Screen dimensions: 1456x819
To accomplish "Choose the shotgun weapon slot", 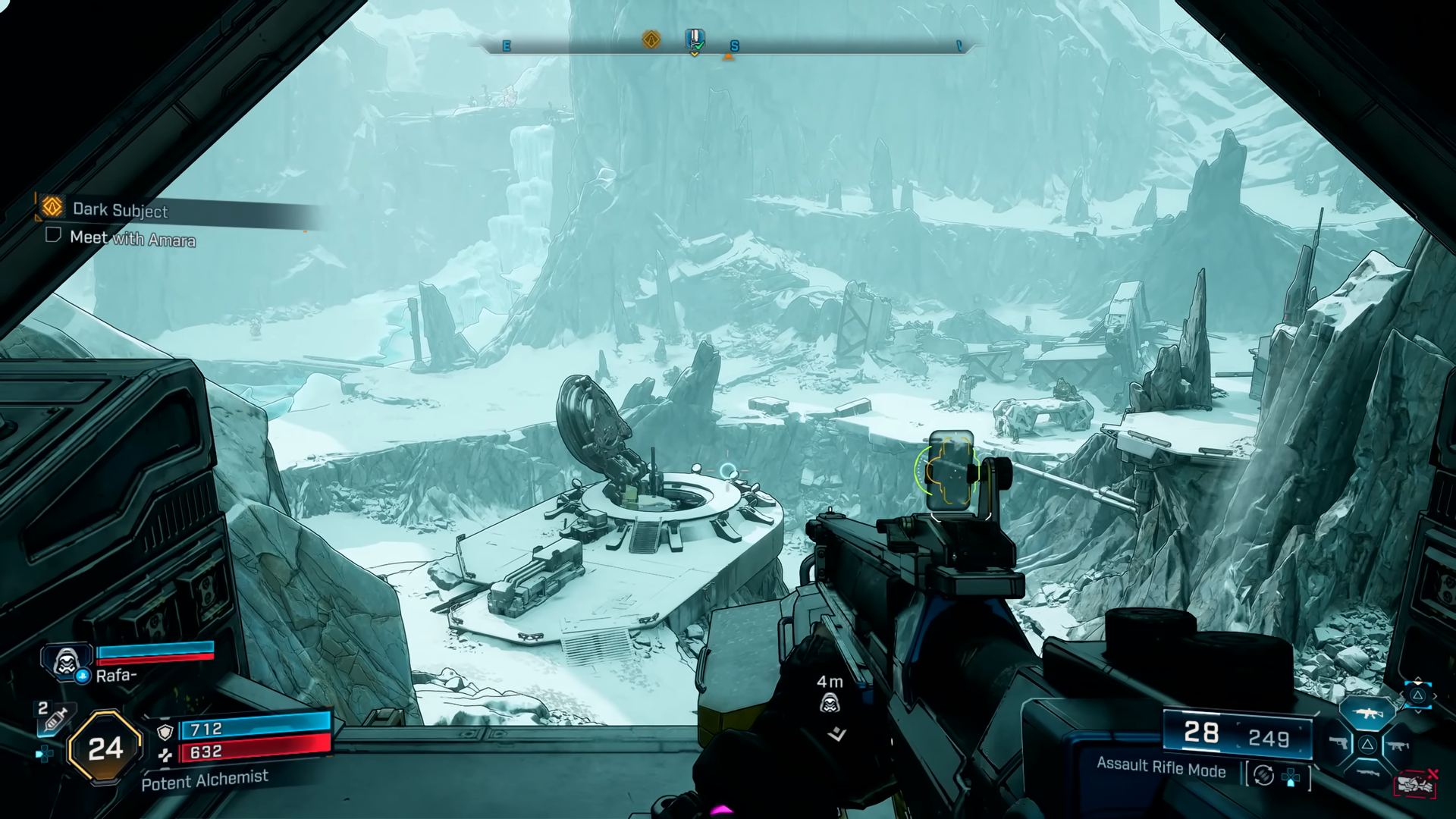I will point(1367,773).
